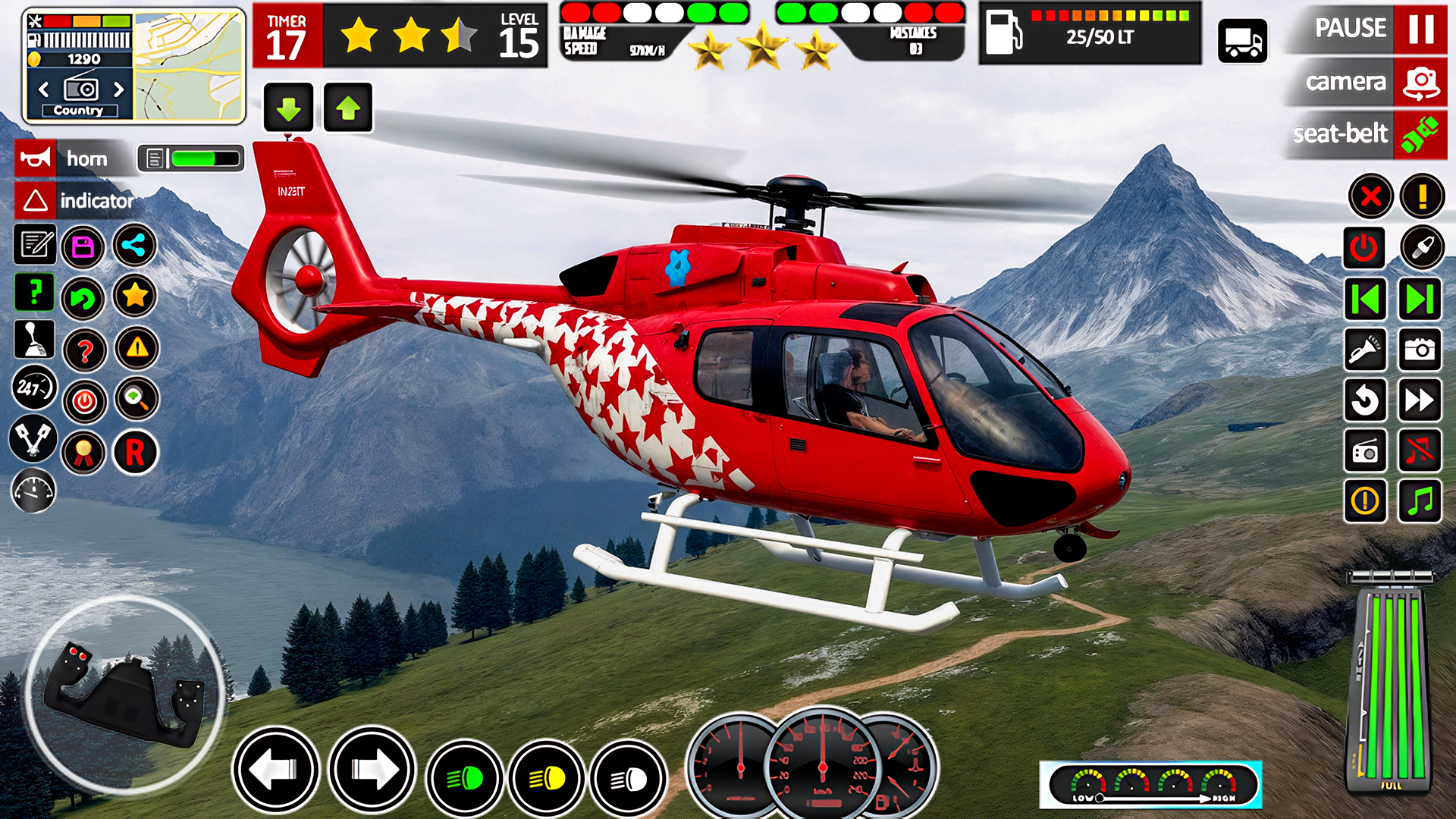Click the red R button
The height and width of the screenshot is (819, 1456).
pos(135,453)
